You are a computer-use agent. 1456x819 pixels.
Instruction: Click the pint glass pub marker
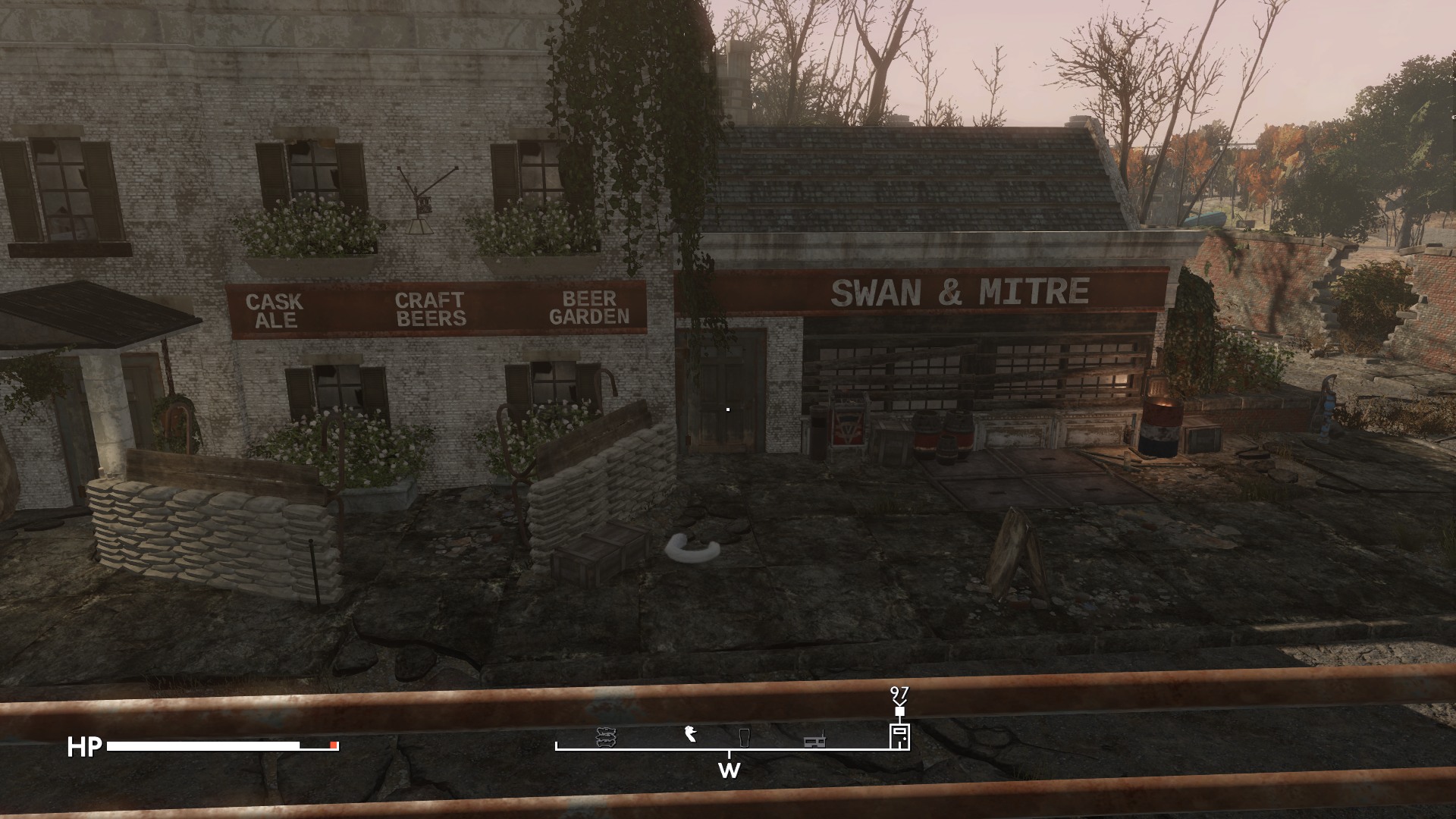click(x=744, y=737)
